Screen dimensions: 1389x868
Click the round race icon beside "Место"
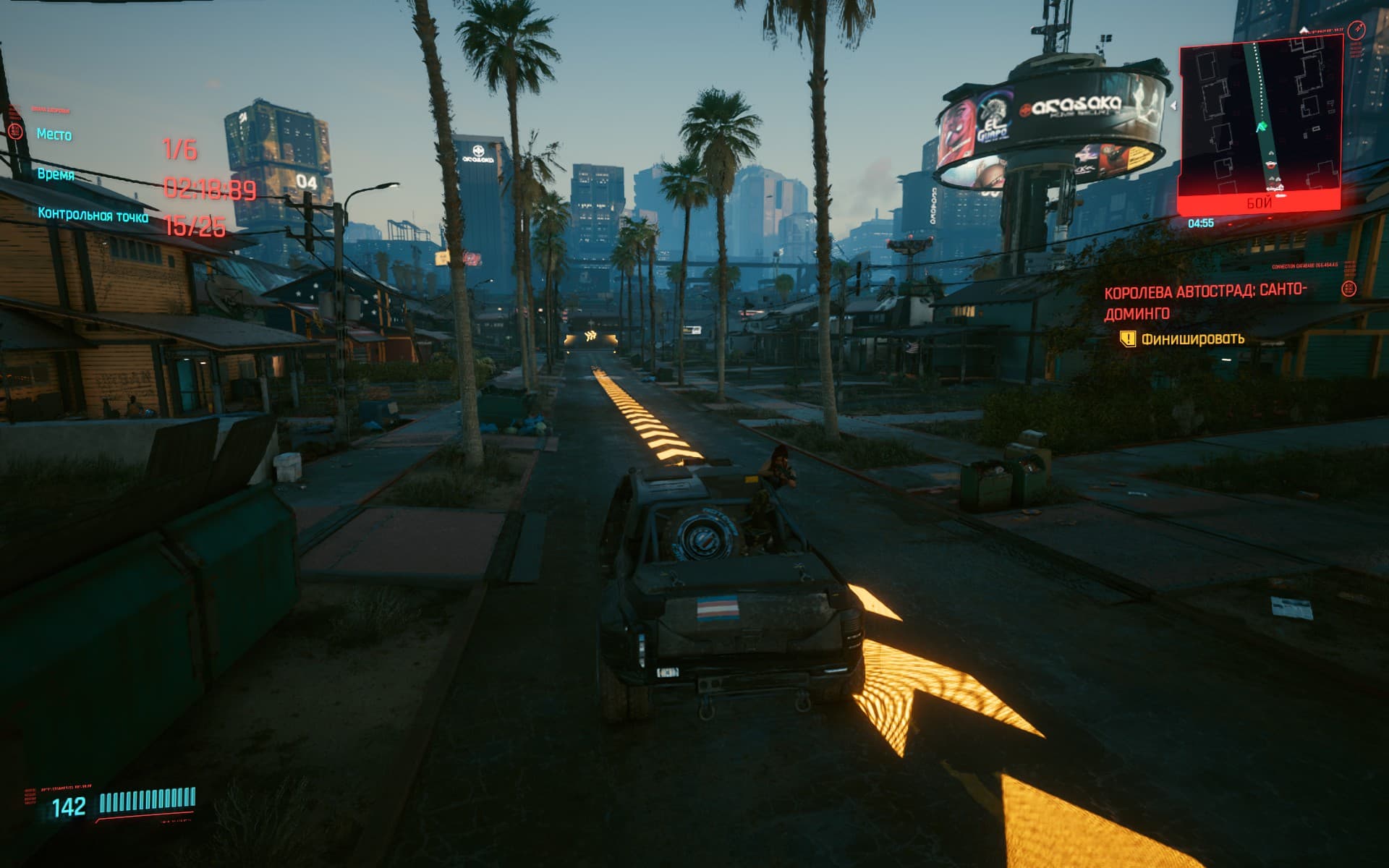(15, 130)
